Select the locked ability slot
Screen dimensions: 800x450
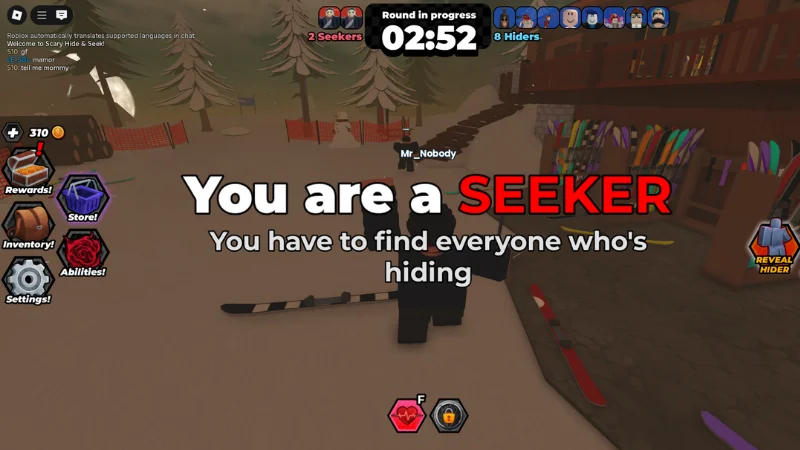pos(450,415)
